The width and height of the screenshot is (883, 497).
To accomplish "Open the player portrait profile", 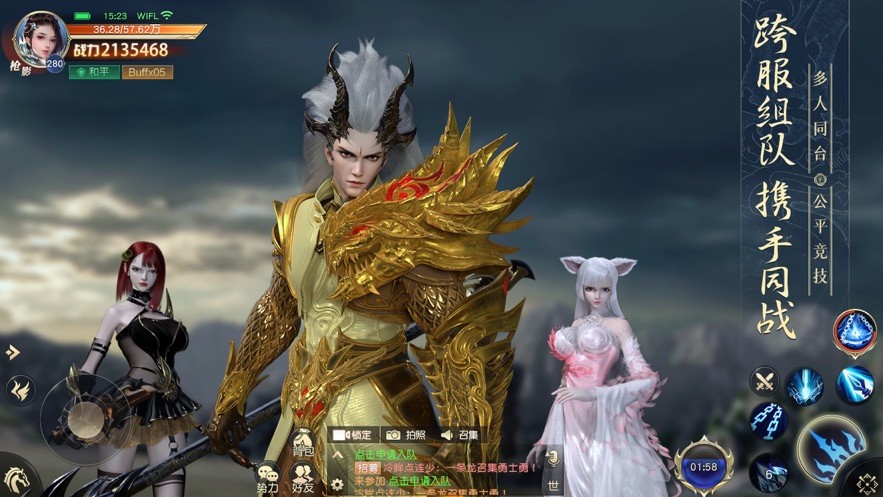I will (42, 36).
